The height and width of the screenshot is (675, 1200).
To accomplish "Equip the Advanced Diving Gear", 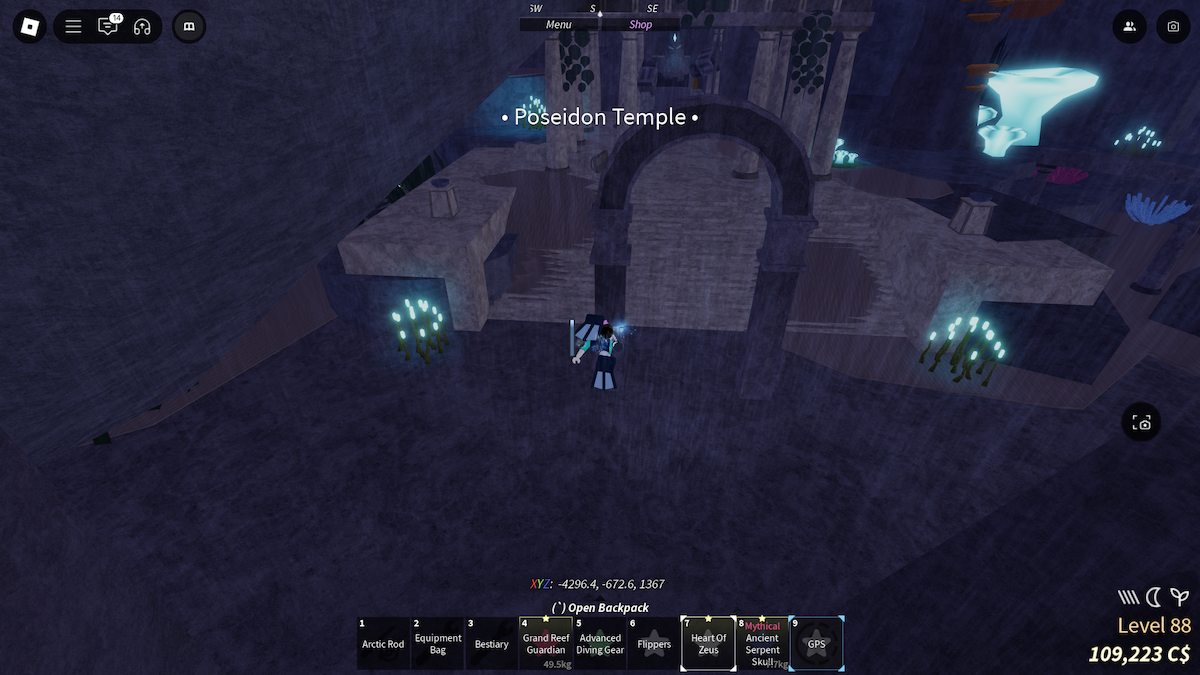I will click(x=600, y=644).
